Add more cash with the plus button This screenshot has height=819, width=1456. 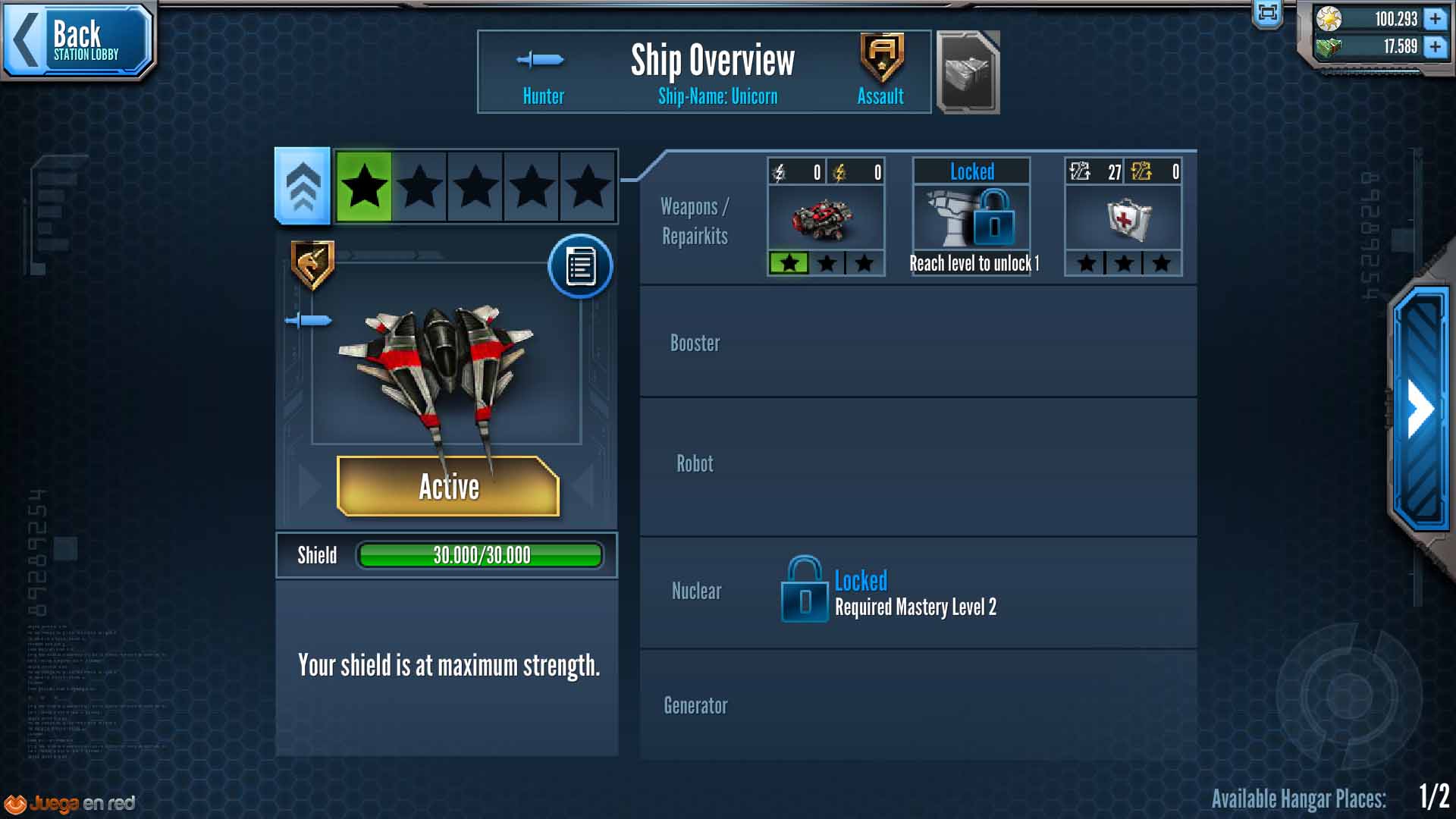click(1435, 47)
